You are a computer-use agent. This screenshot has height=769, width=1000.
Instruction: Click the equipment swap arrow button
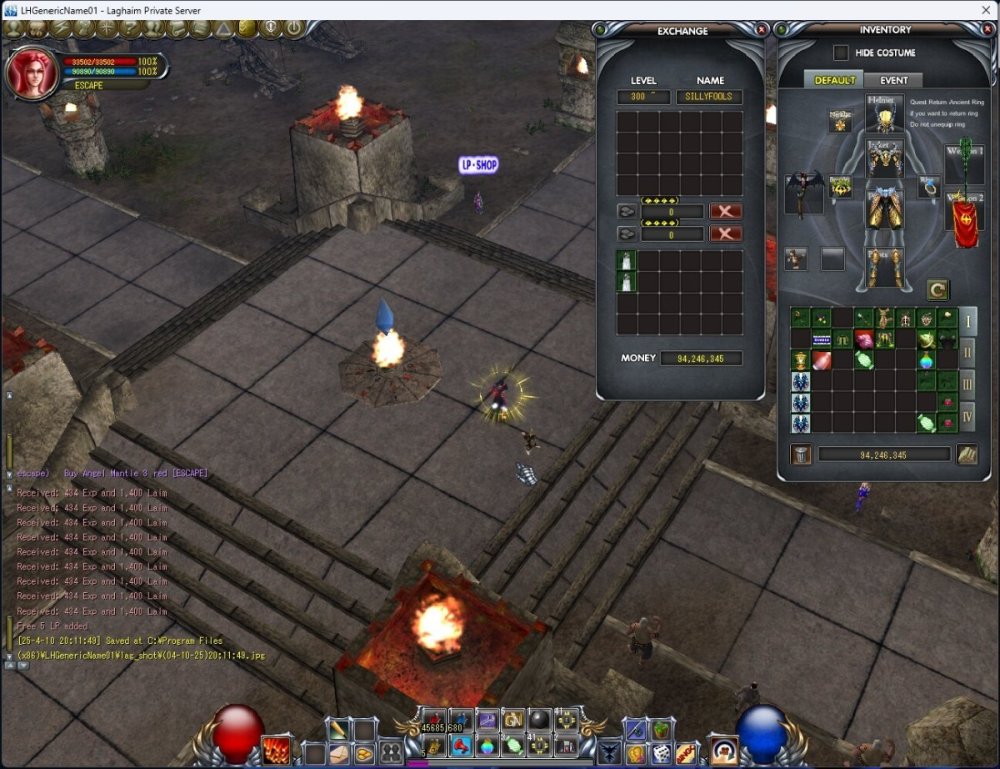pos(937,290)
